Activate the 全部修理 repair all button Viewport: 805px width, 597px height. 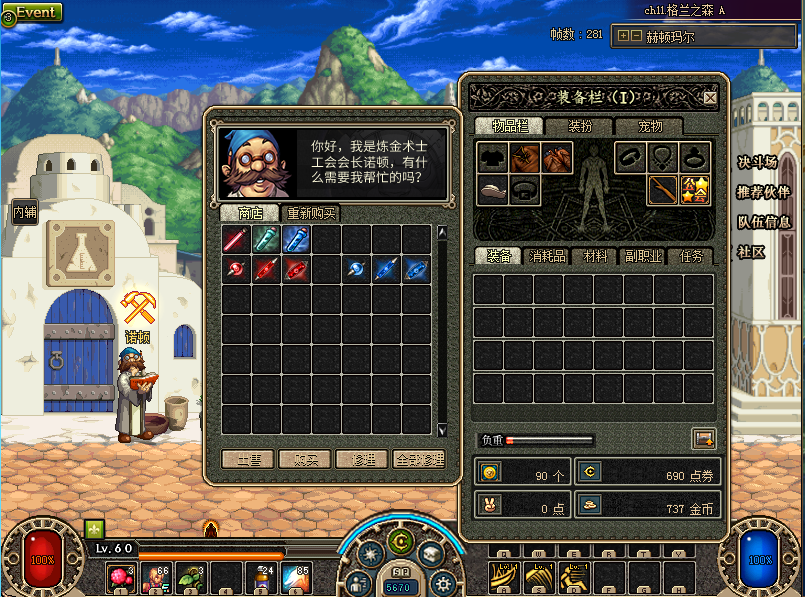pos(418,459)
